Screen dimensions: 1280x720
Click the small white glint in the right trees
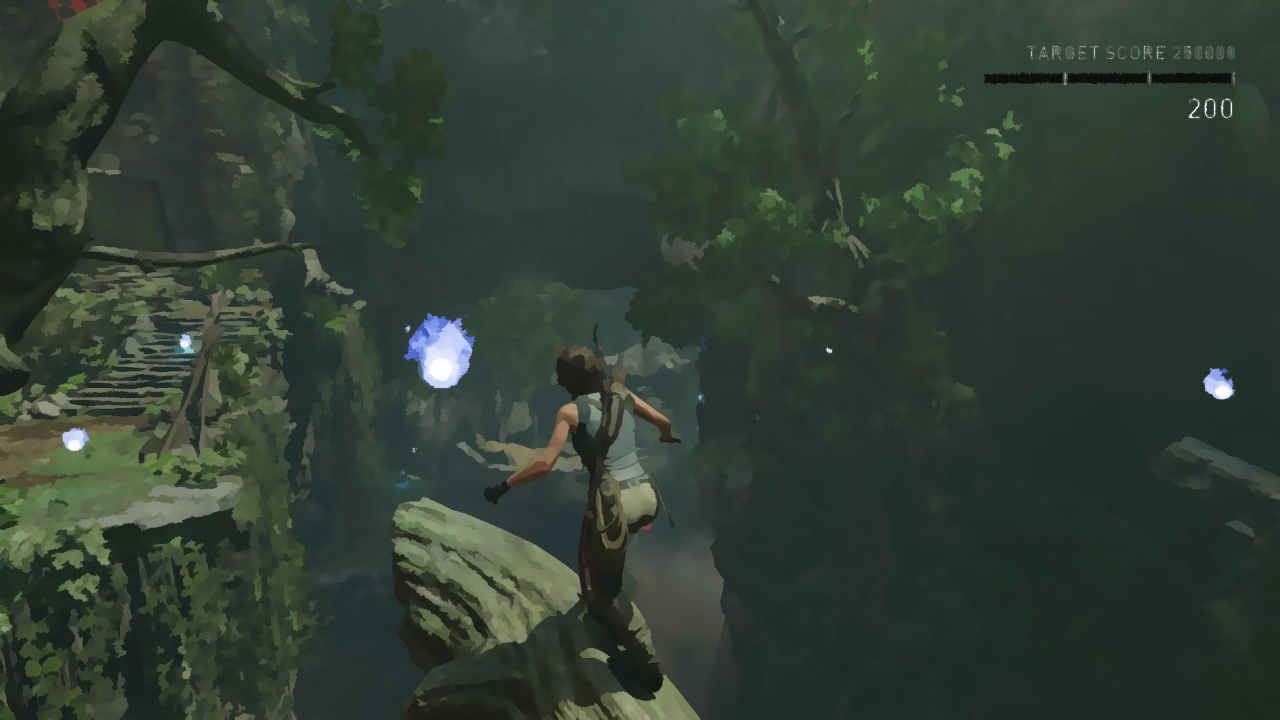click(x=828, y=351)
